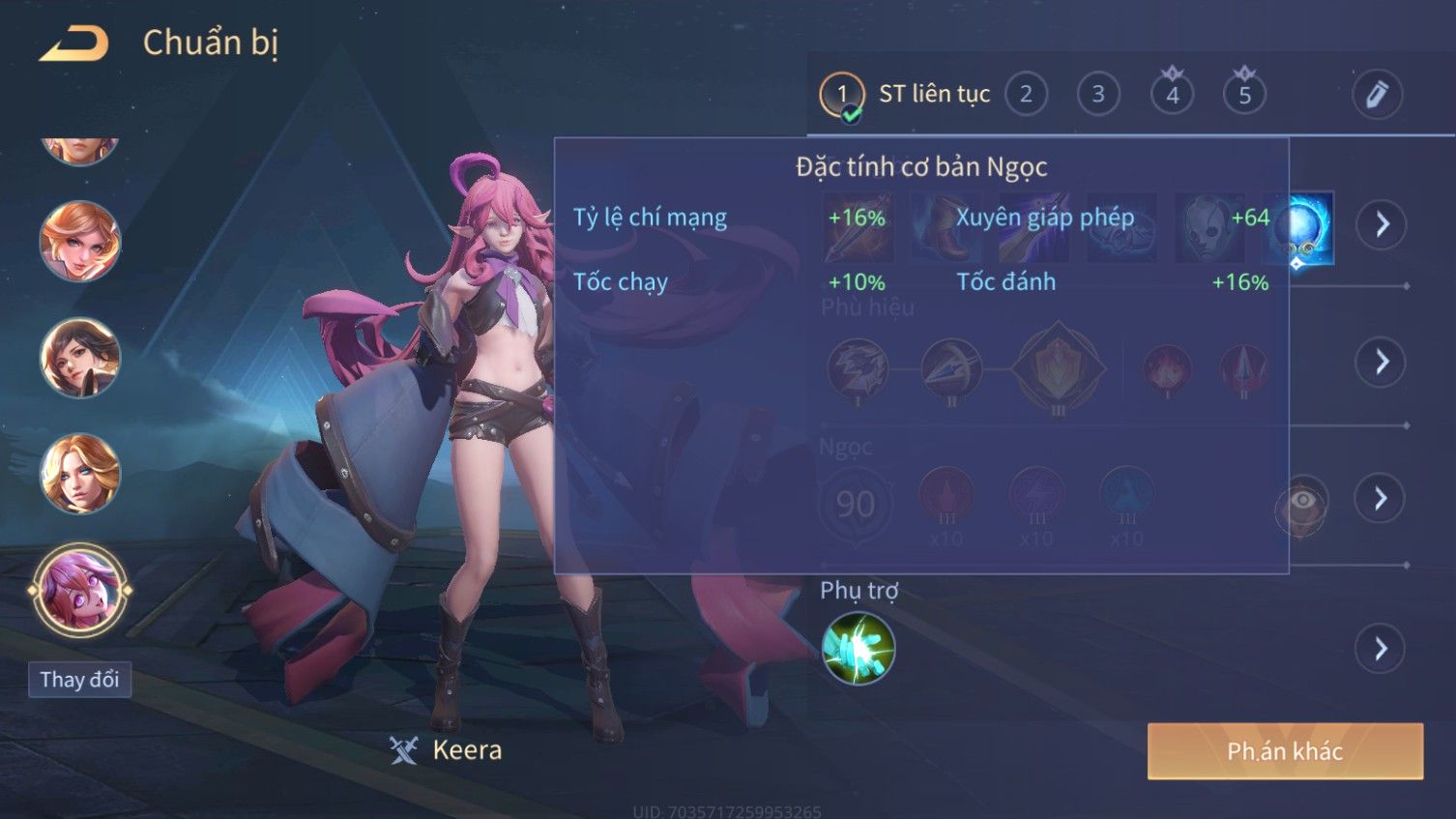The width and height of the screenshot is (1456, 819).
Task: Switch to loadout preset 2
Action: coord(1026,95)
